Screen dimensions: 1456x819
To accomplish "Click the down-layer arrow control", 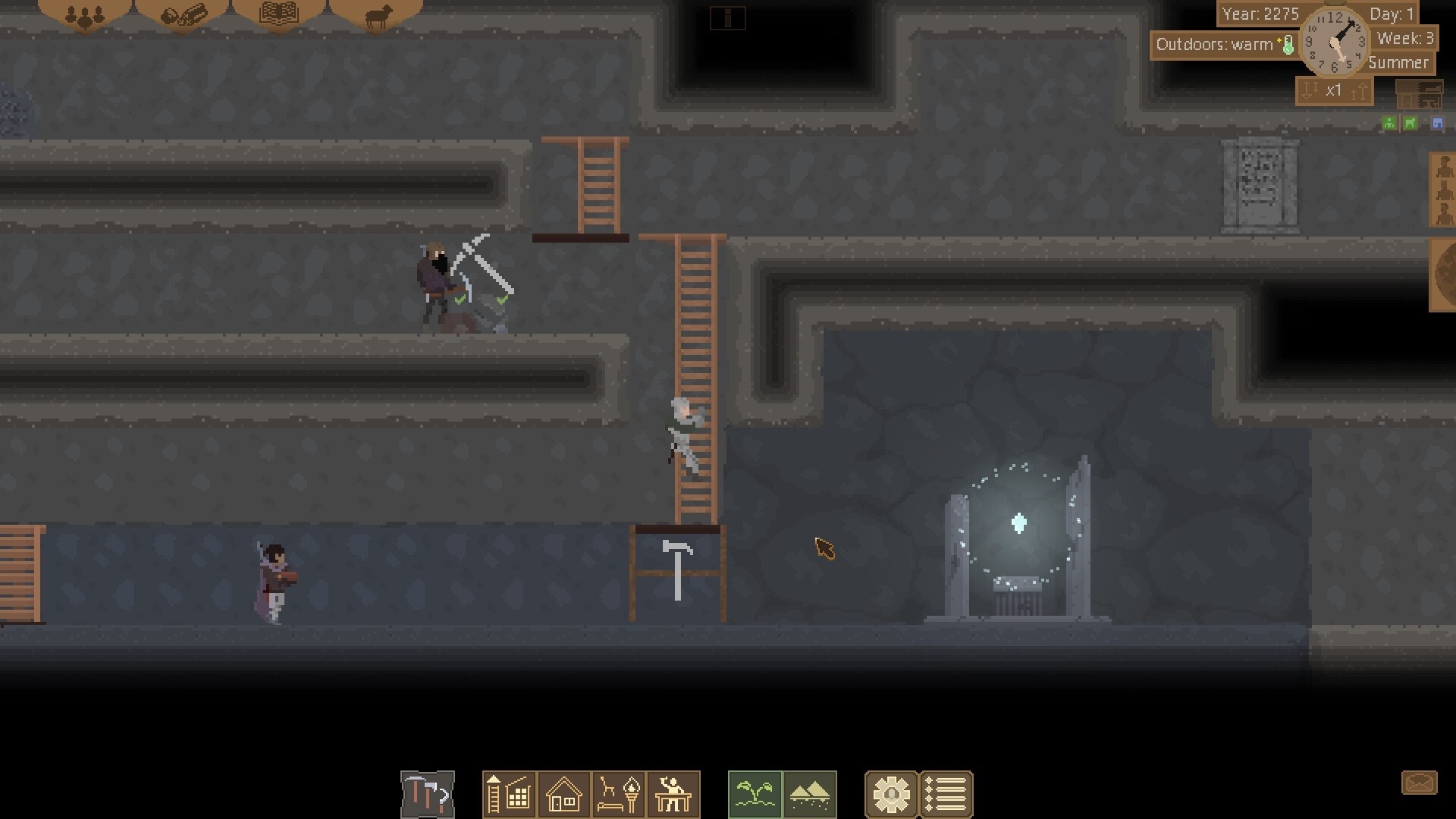I will coord(1308,90).
